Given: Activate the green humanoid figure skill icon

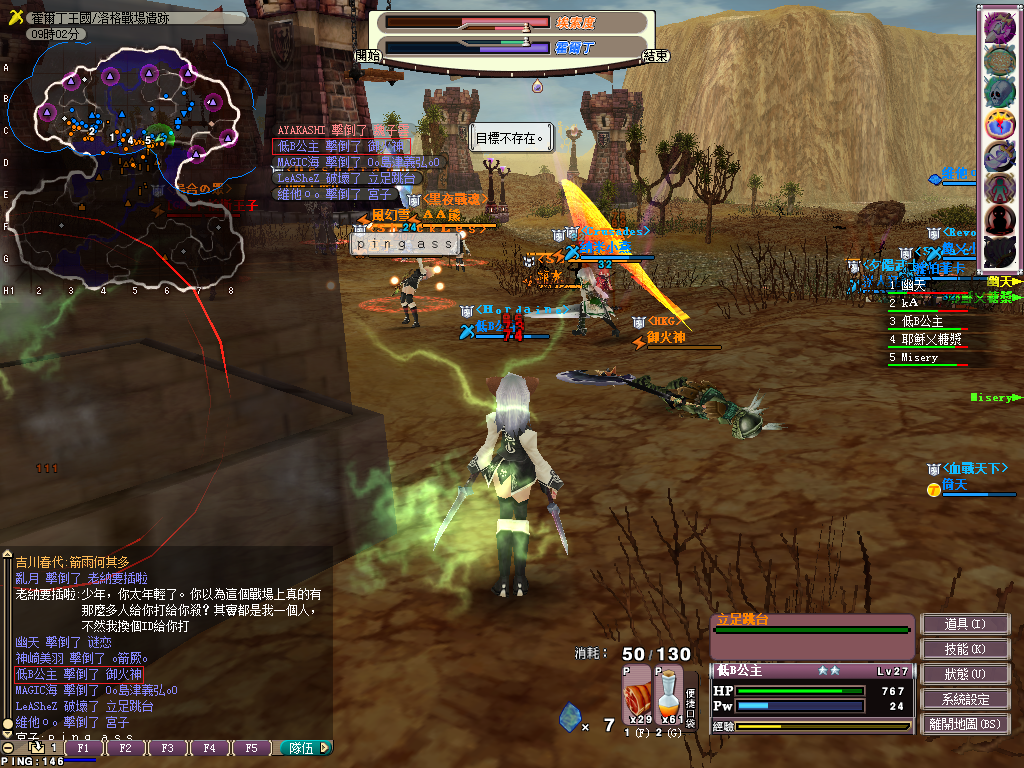Looking at the screenshot, I should pyautogui.click(x=999, y=188).
